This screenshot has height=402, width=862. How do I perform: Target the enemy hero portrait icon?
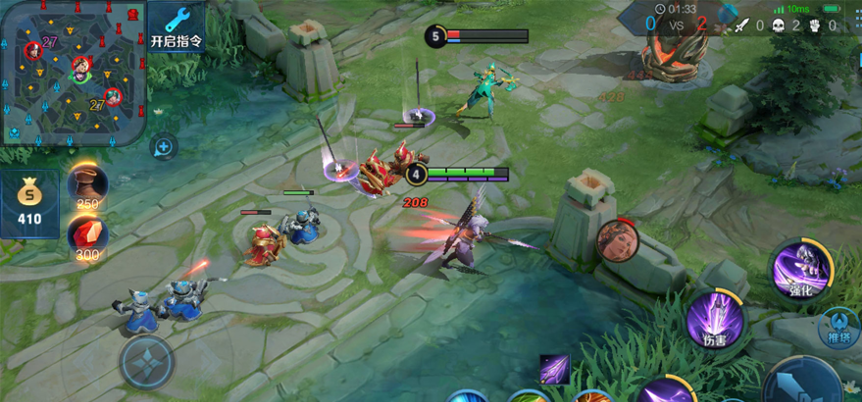(617, 240)
